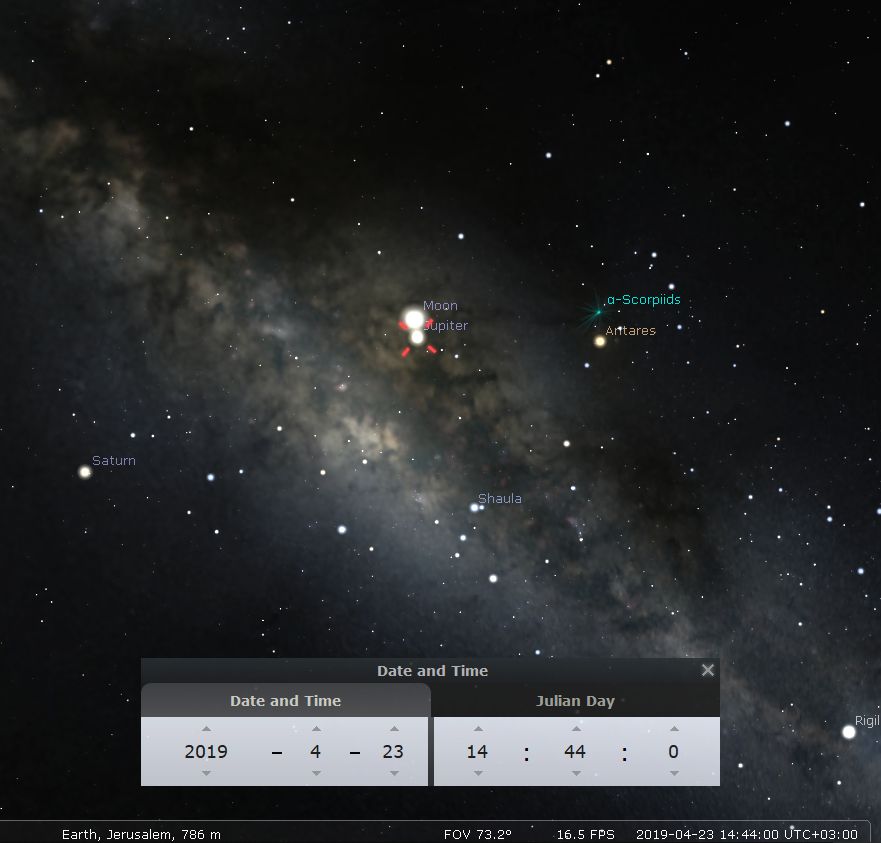Image resolution: width=881 pixels, height=843 pixels.
Task: Select the Date and Time tab
Action: point(285,701)
